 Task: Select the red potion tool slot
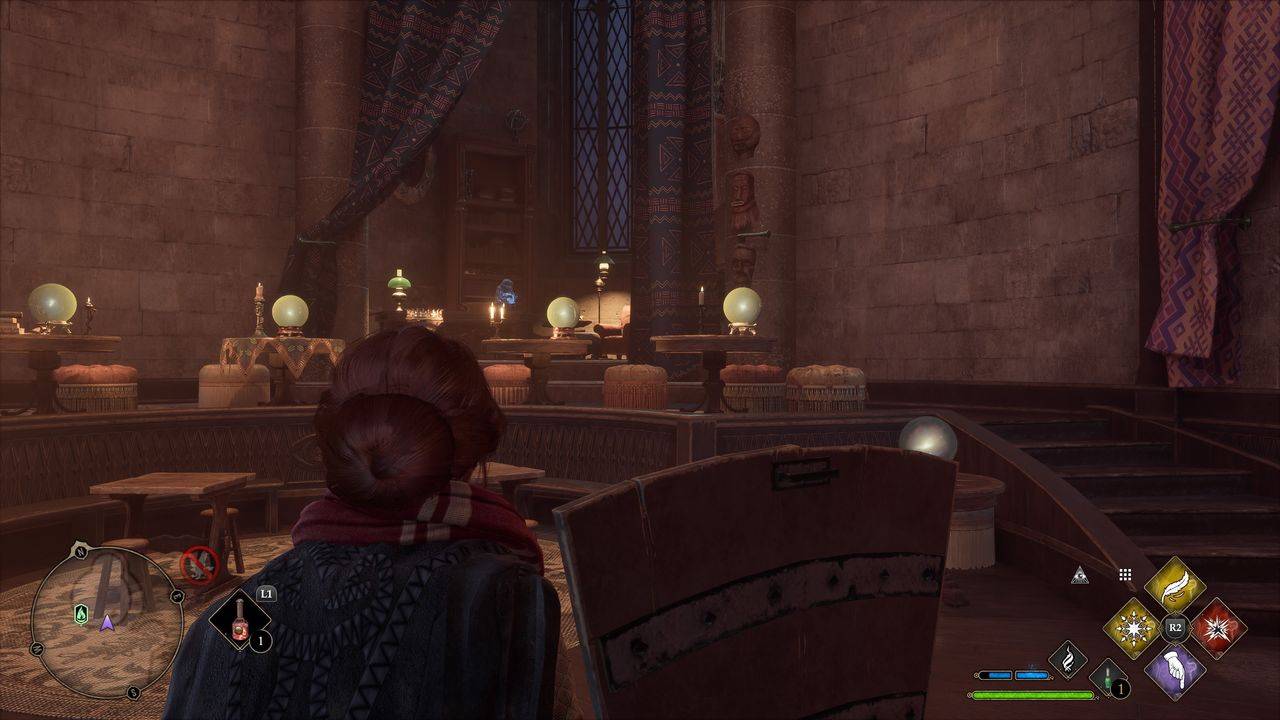tap(241, 620)
